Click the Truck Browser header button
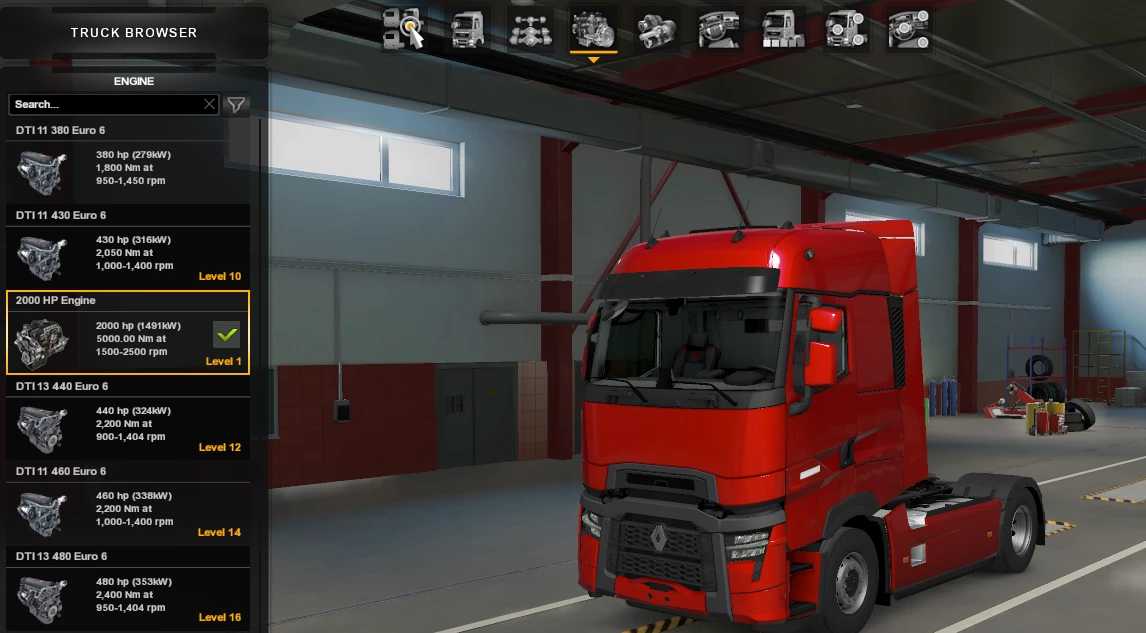 (x=133, y=33)
